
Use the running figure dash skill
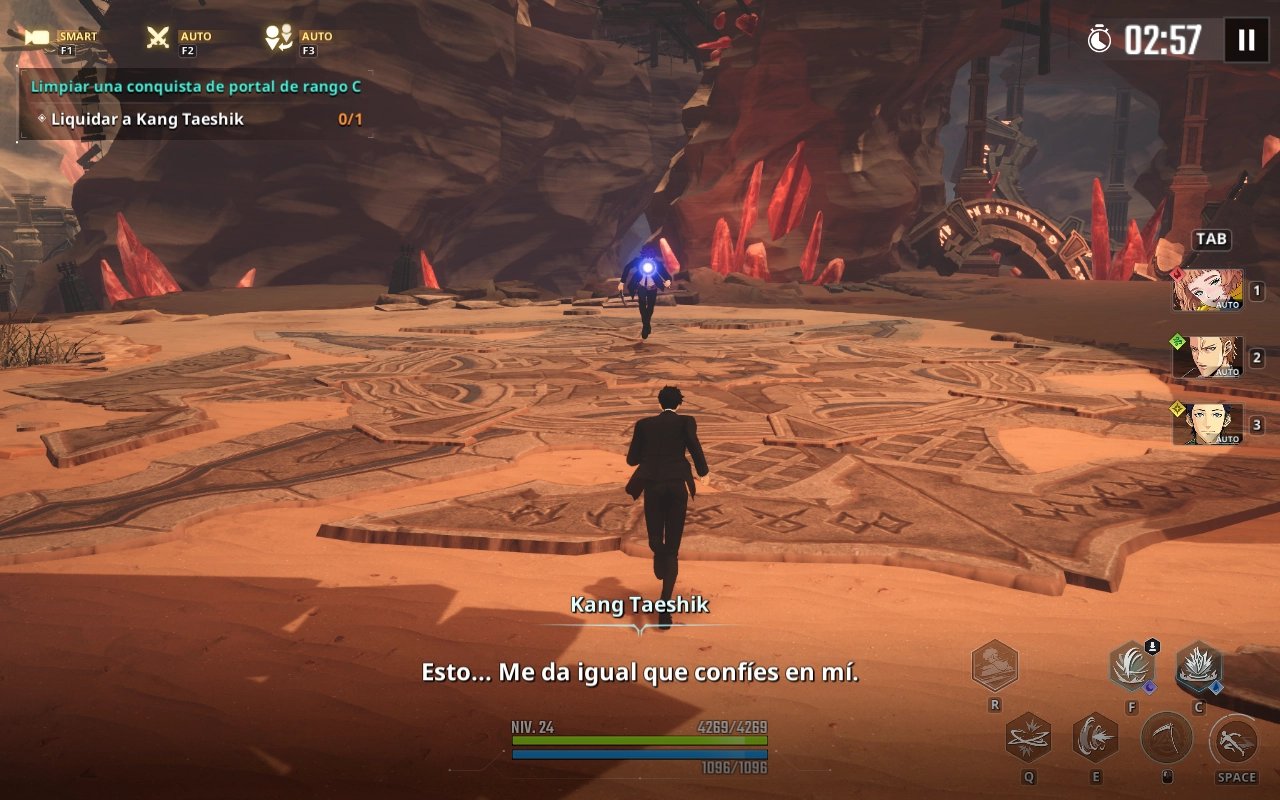pyautogui.click(x=1236, y=741)
